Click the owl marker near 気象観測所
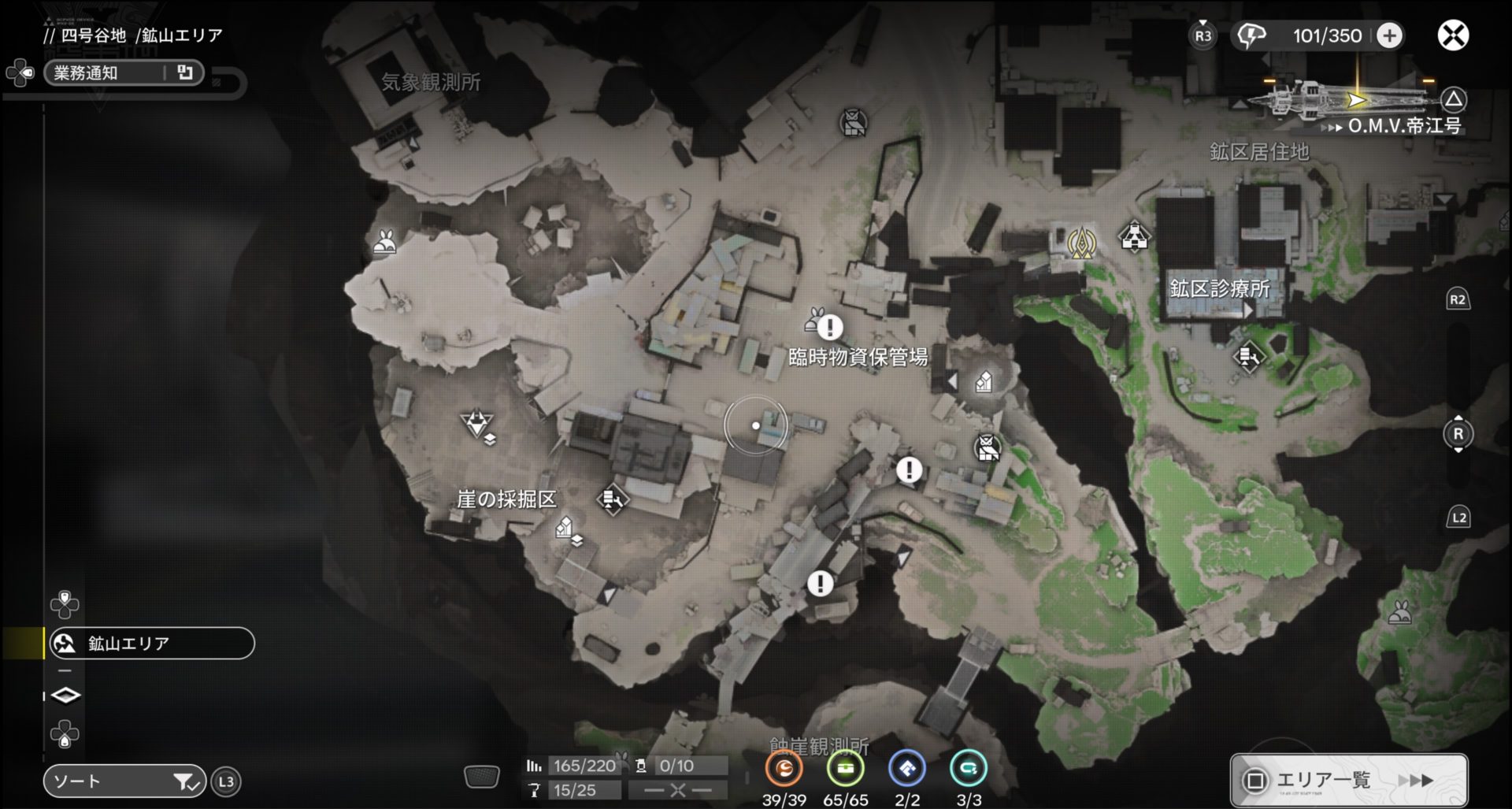 pos(853,123)
